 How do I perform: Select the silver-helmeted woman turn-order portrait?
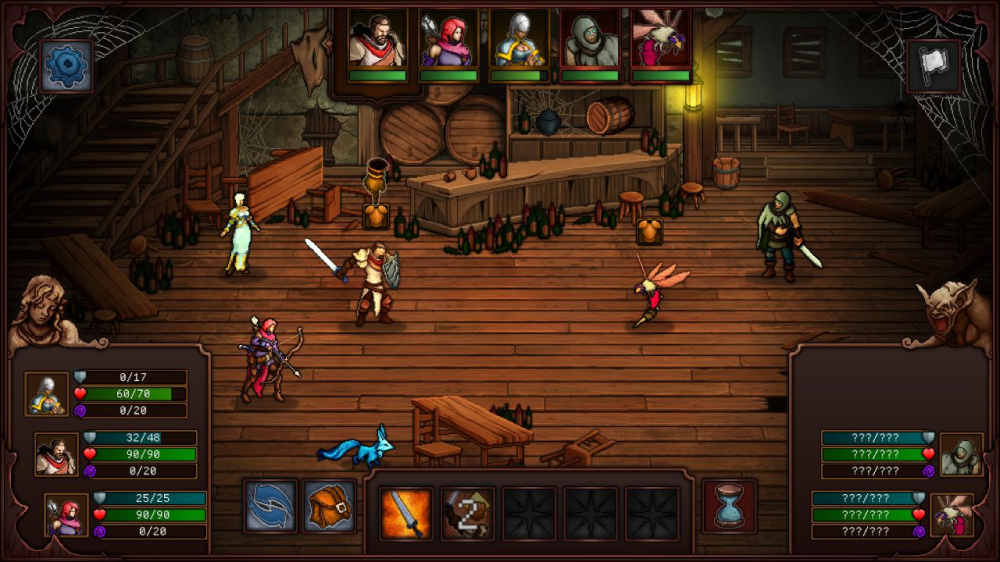tap(519, 41)
